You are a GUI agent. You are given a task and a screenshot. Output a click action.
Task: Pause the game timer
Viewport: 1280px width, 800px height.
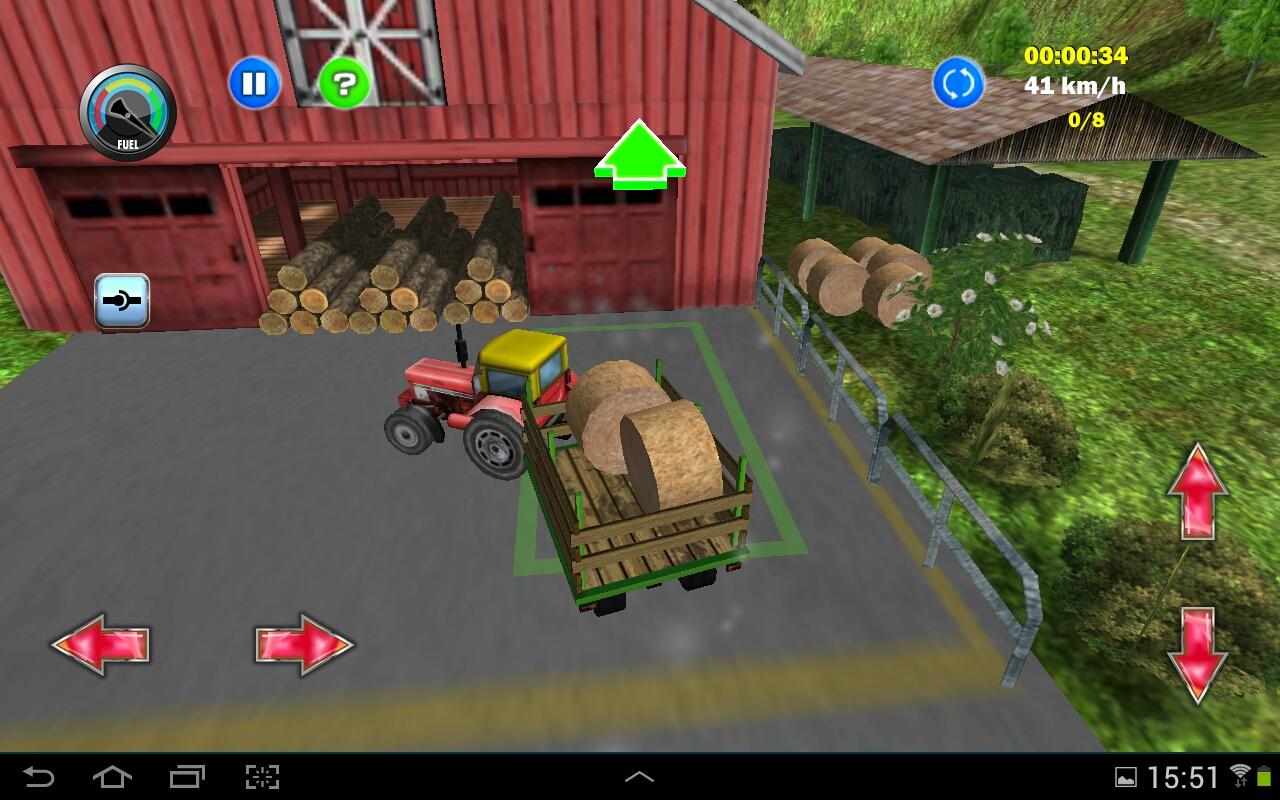pos(255,84)
